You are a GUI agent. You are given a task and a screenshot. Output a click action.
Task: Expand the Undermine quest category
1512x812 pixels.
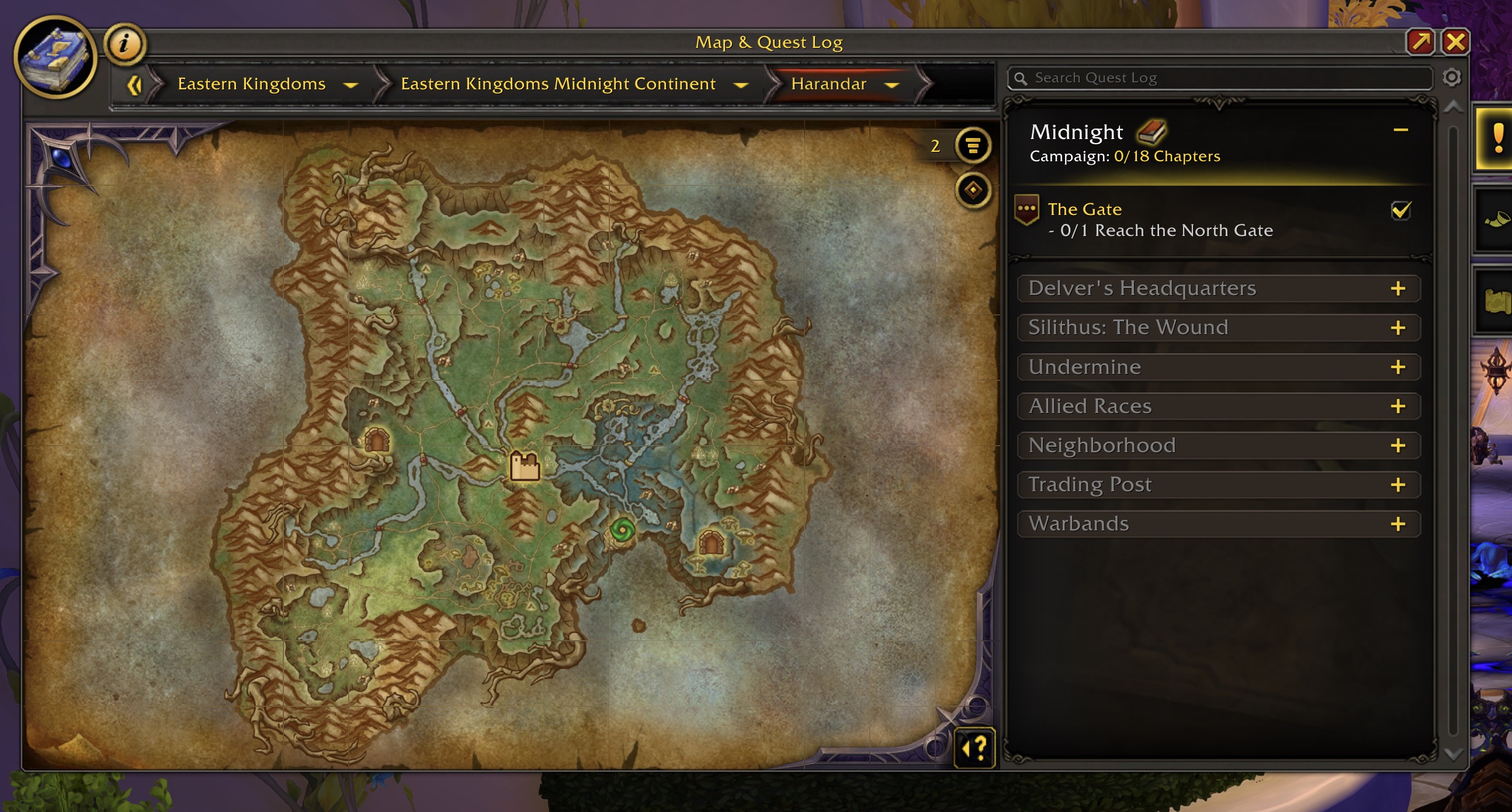tap(1397, 367)
